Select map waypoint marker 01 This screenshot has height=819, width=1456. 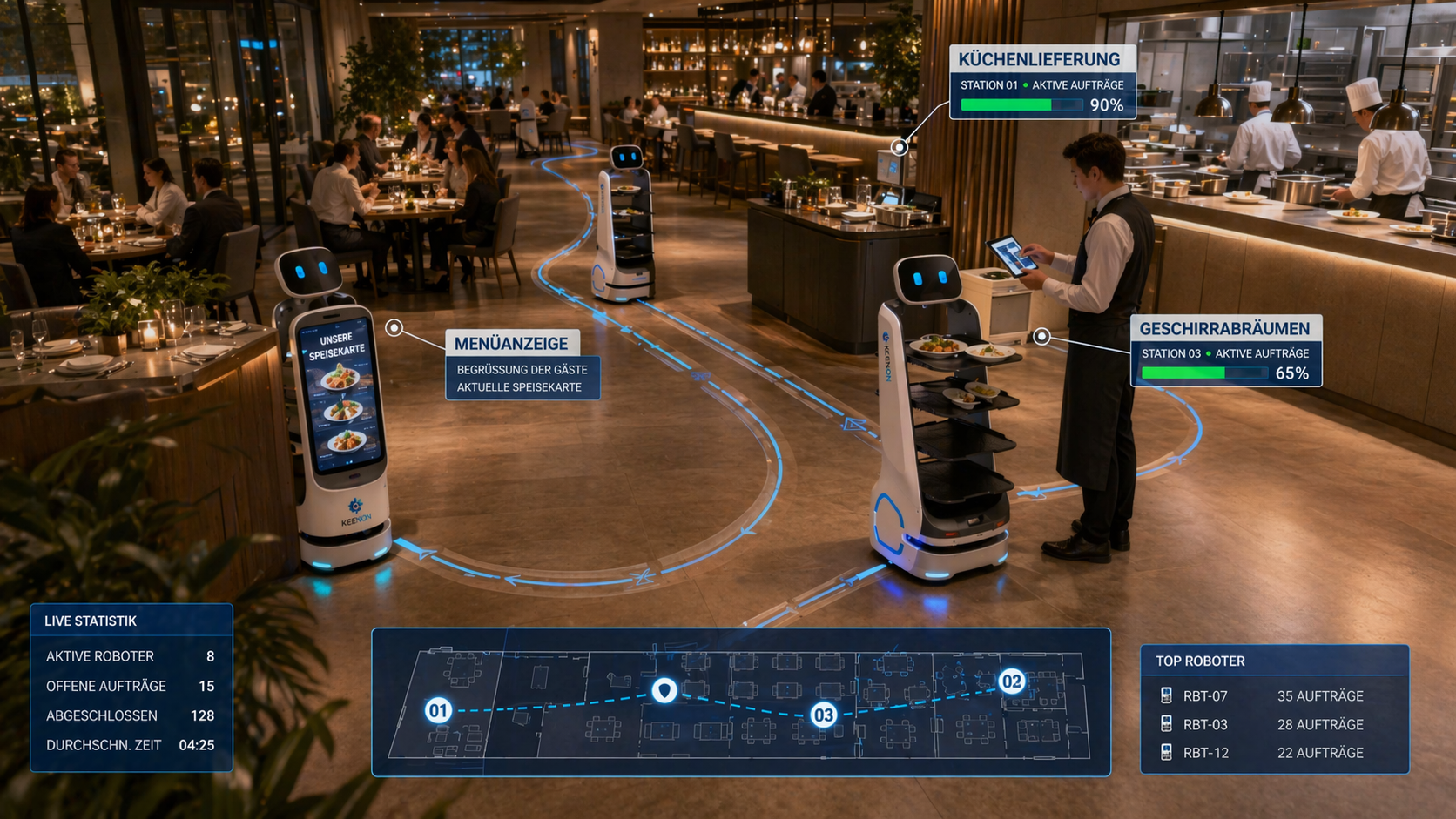438,710
